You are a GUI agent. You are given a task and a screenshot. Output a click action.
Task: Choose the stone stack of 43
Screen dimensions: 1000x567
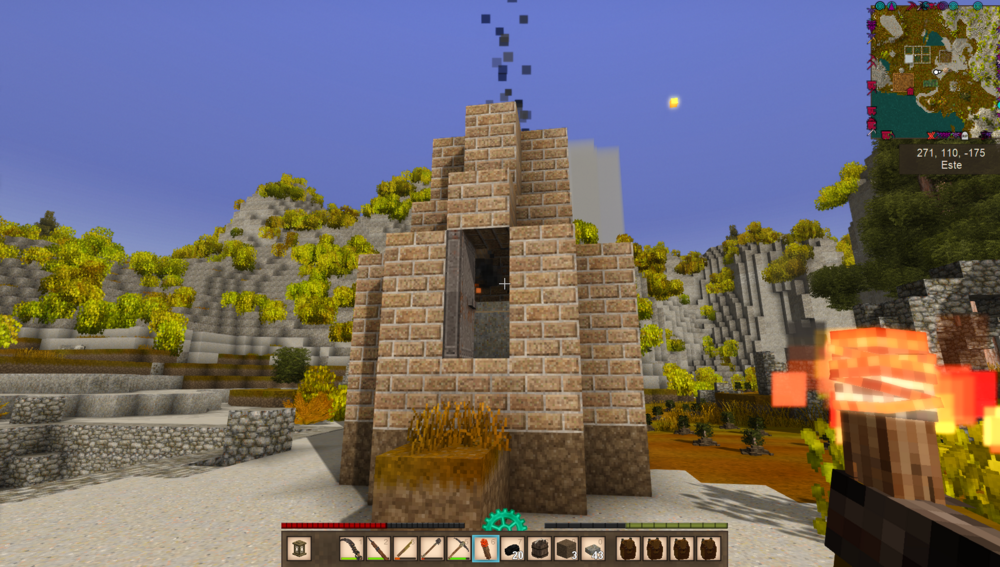[593, 548]
